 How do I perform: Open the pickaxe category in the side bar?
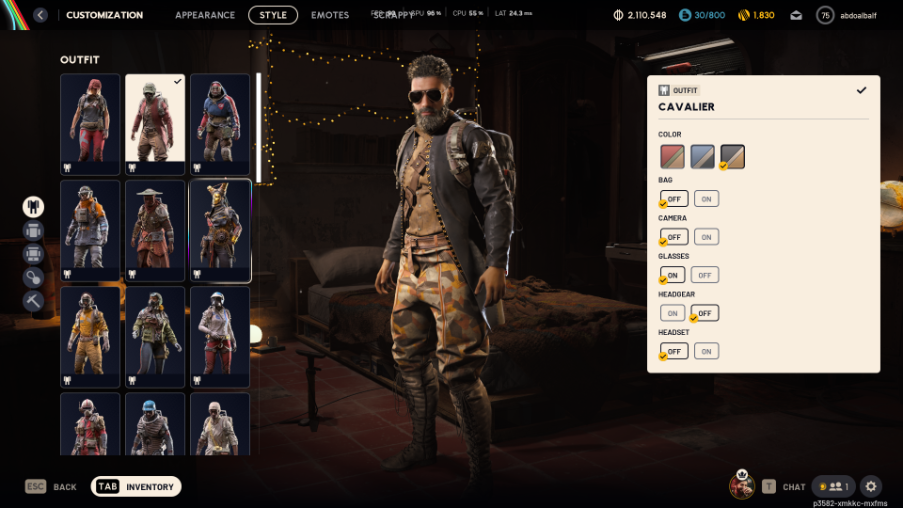34,300
